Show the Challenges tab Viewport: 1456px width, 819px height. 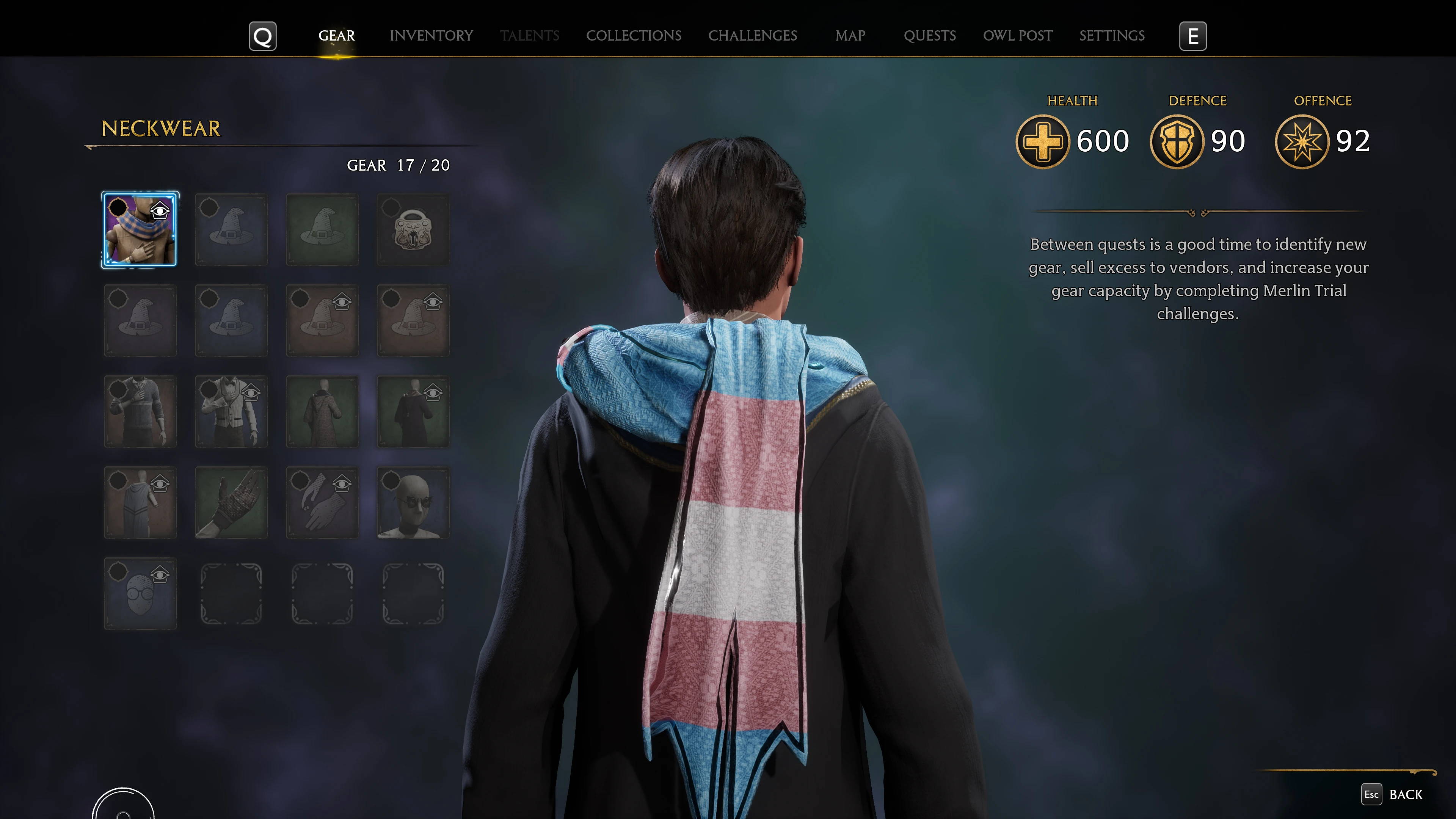click(752, 36)
